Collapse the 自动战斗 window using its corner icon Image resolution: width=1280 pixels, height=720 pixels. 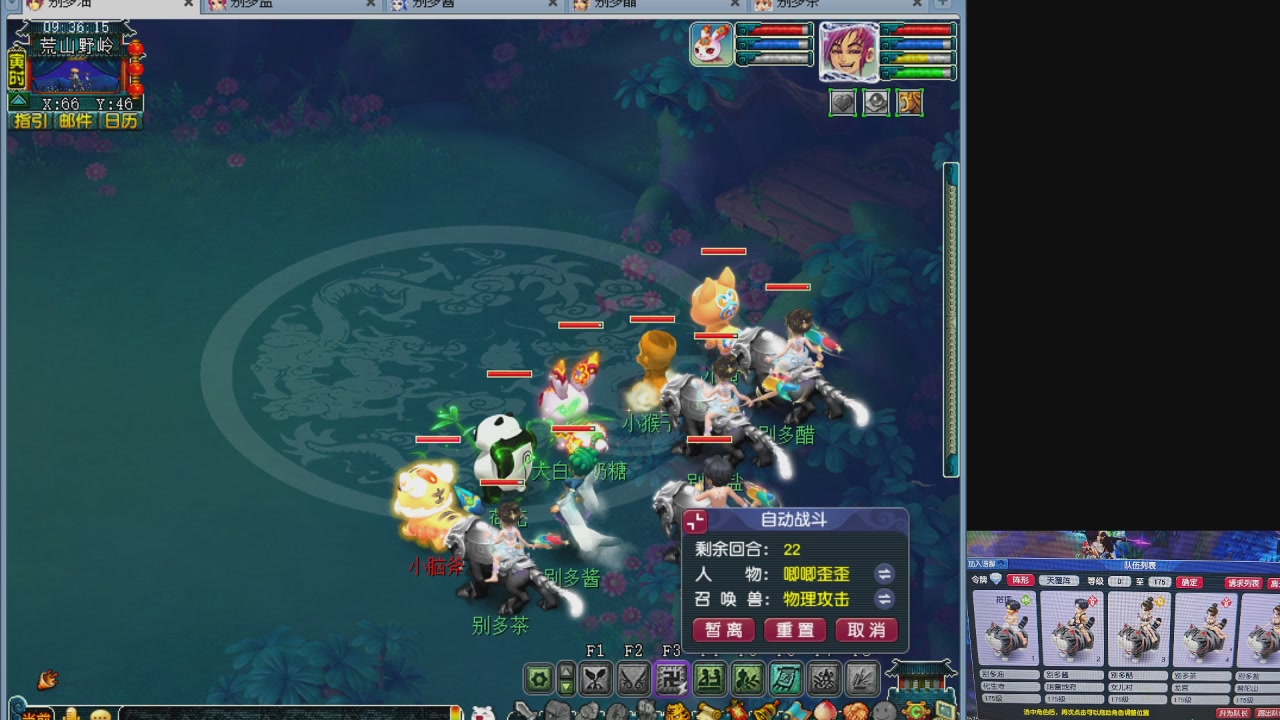694,521
